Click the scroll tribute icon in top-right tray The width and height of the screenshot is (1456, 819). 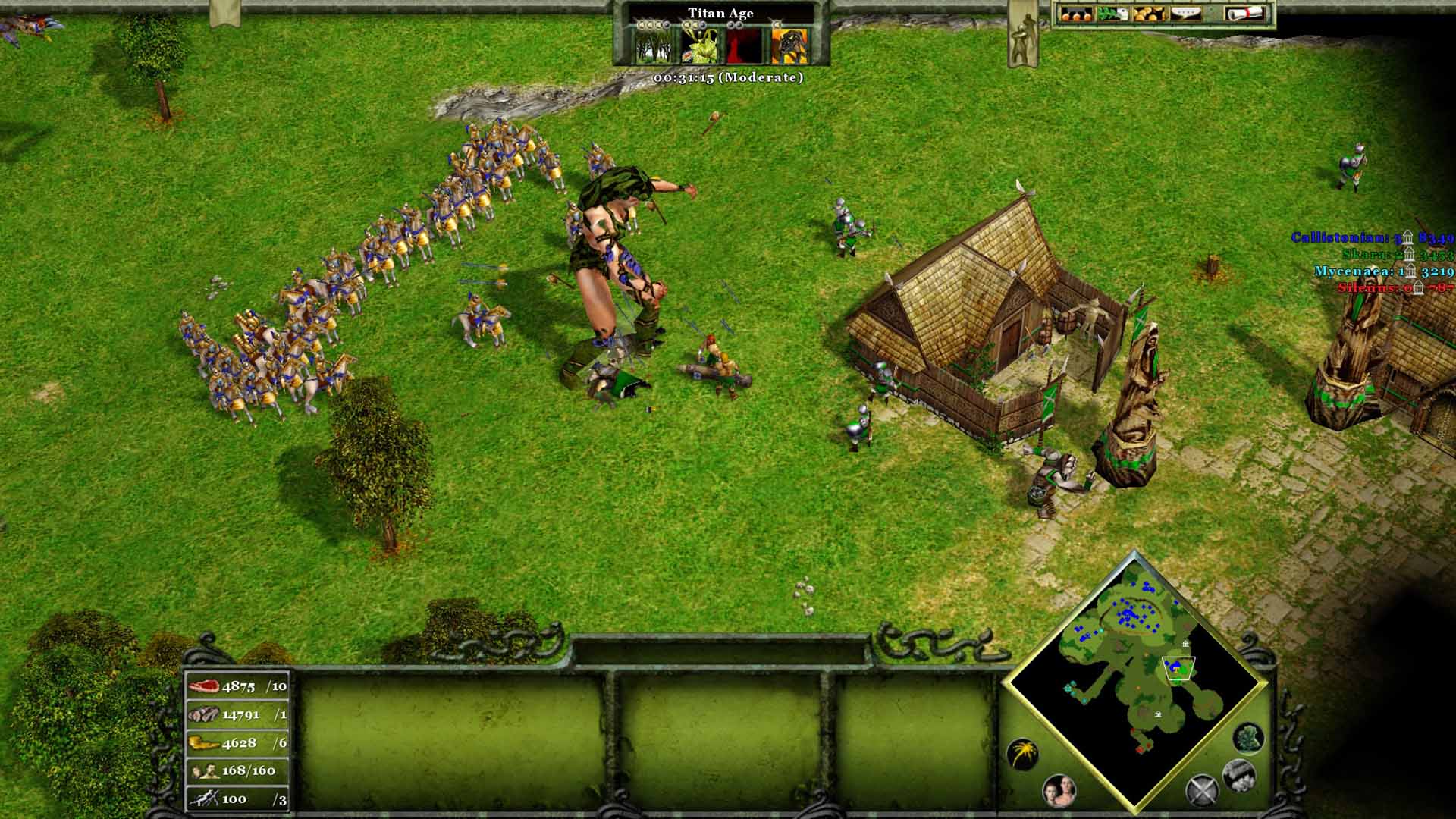(1245, 14)
